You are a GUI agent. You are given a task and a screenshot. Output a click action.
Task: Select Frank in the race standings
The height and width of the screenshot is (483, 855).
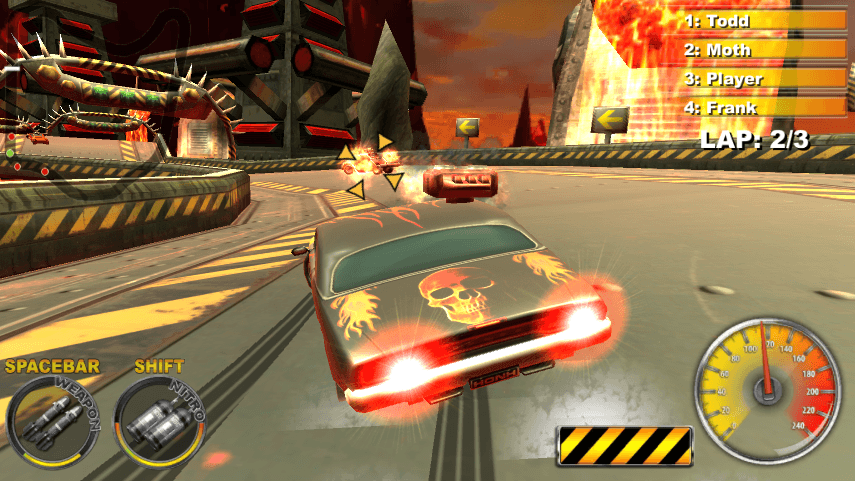[765, 107]
